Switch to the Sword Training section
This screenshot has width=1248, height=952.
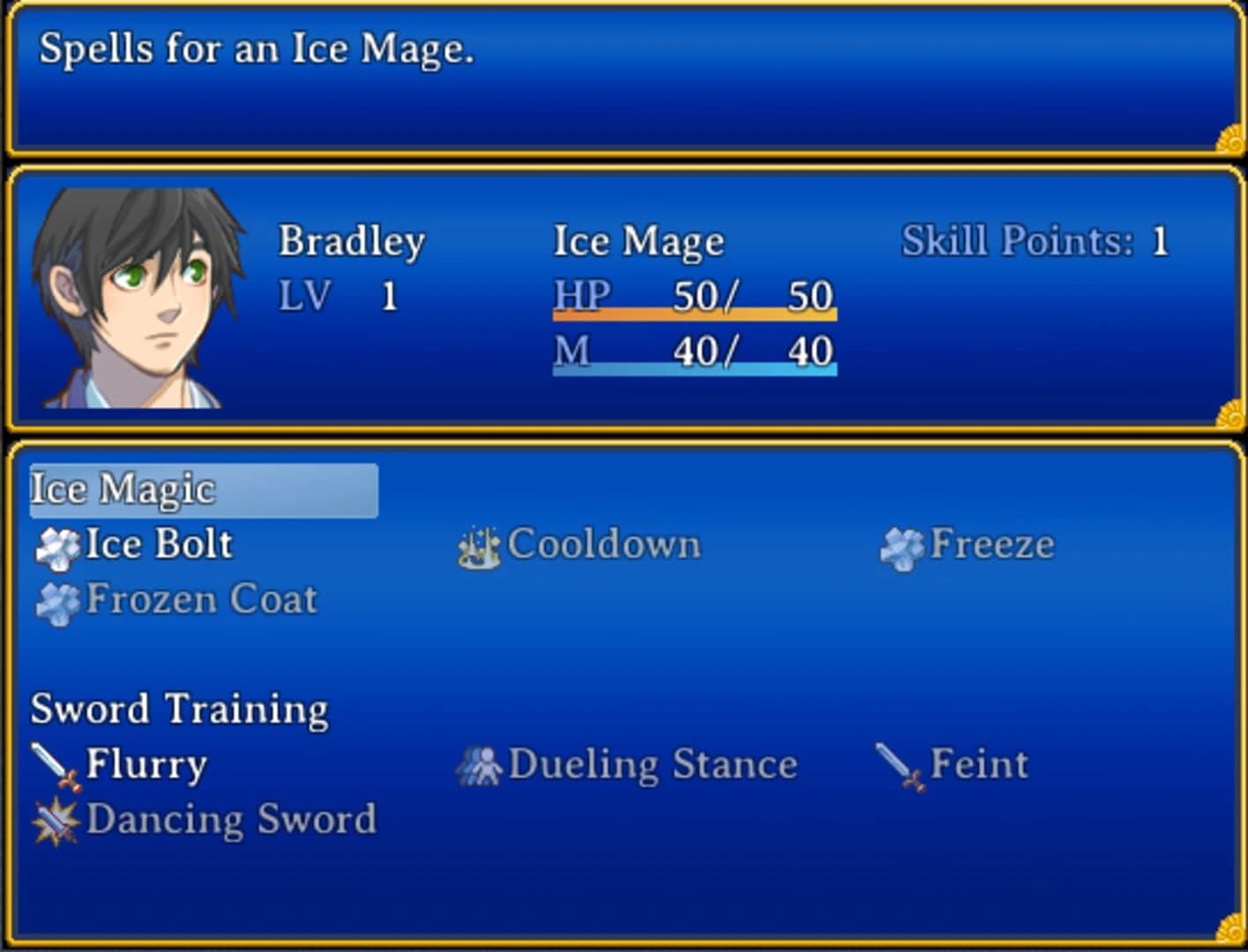pyautogui.click(x=178, y=708)
